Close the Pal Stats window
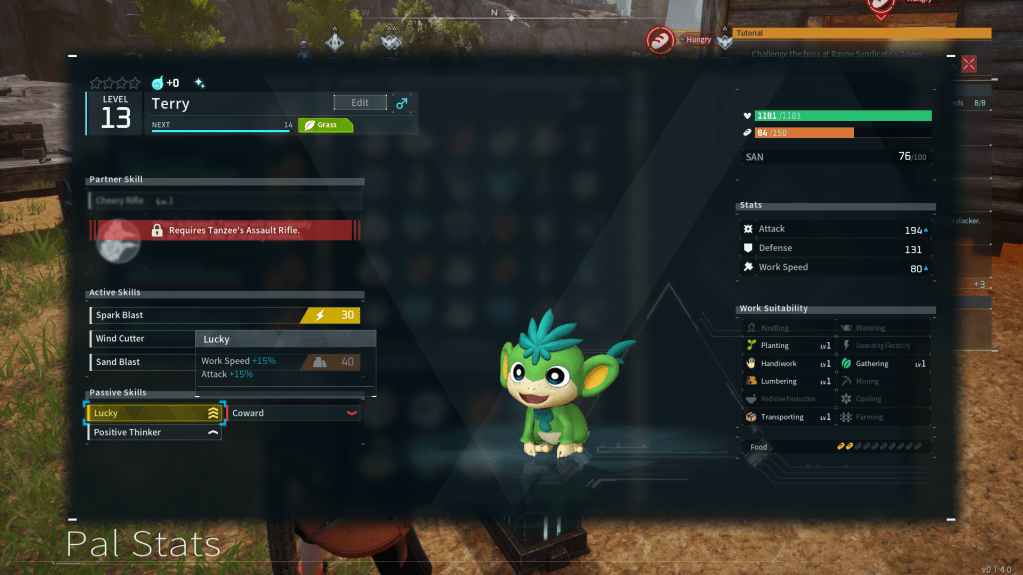Image resolution: width=1023 pixels, height=575 pixels. click(x=968, y=64)
